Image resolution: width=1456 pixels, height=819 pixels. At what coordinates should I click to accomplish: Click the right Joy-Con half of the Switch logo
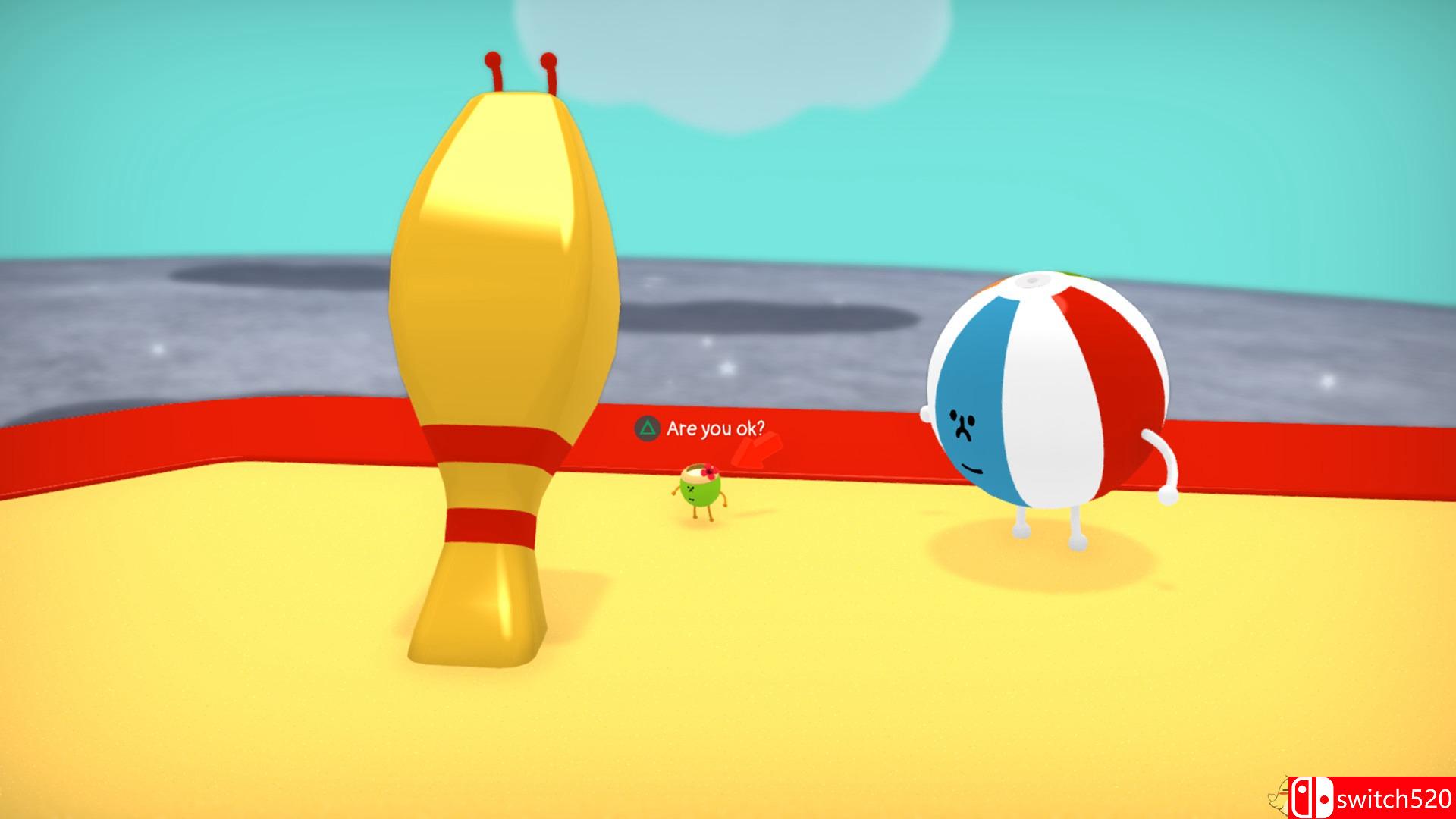point(1326,798)
